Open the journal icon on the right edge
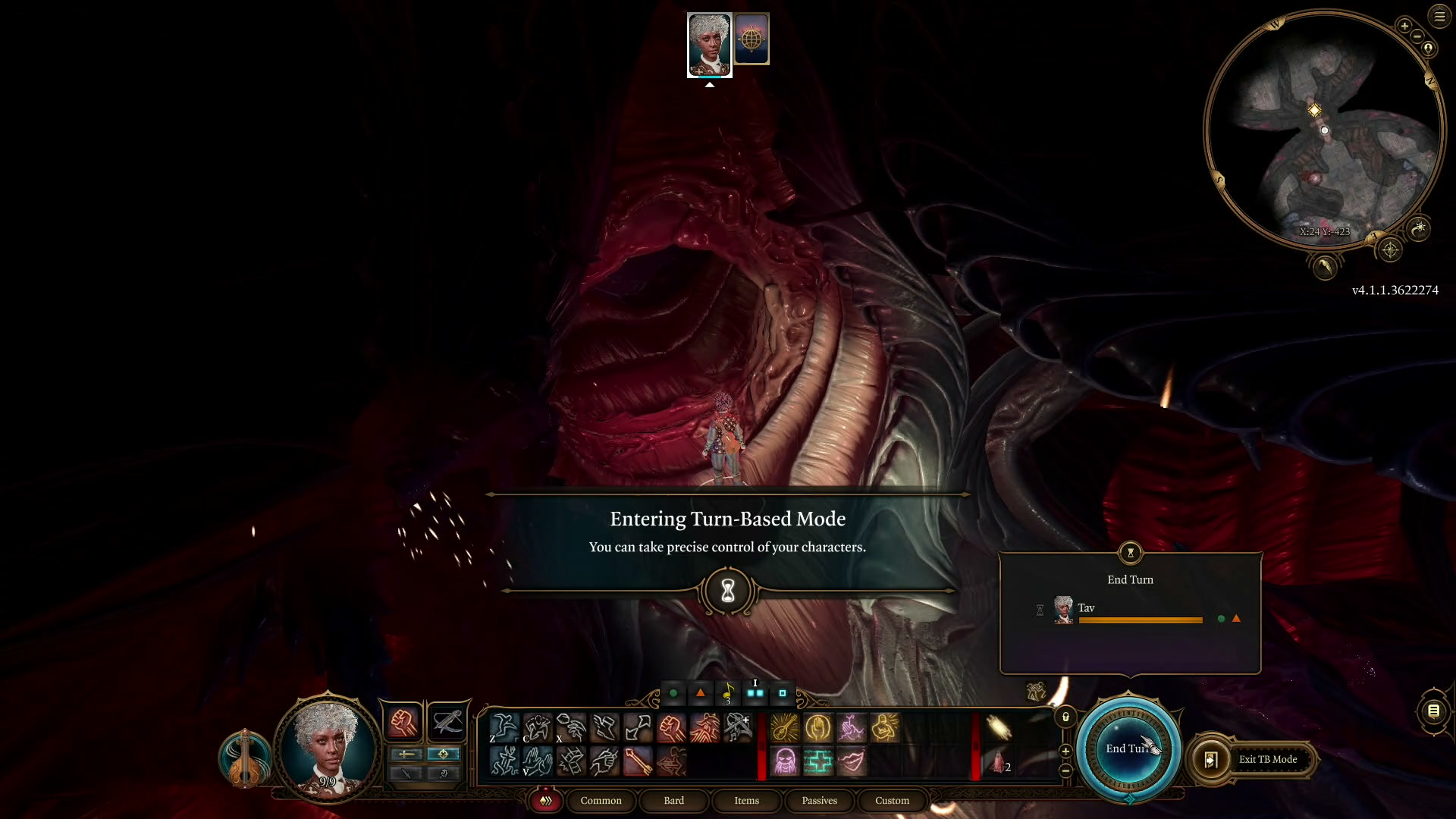 pyautogui.click(x=1435, y=711)
